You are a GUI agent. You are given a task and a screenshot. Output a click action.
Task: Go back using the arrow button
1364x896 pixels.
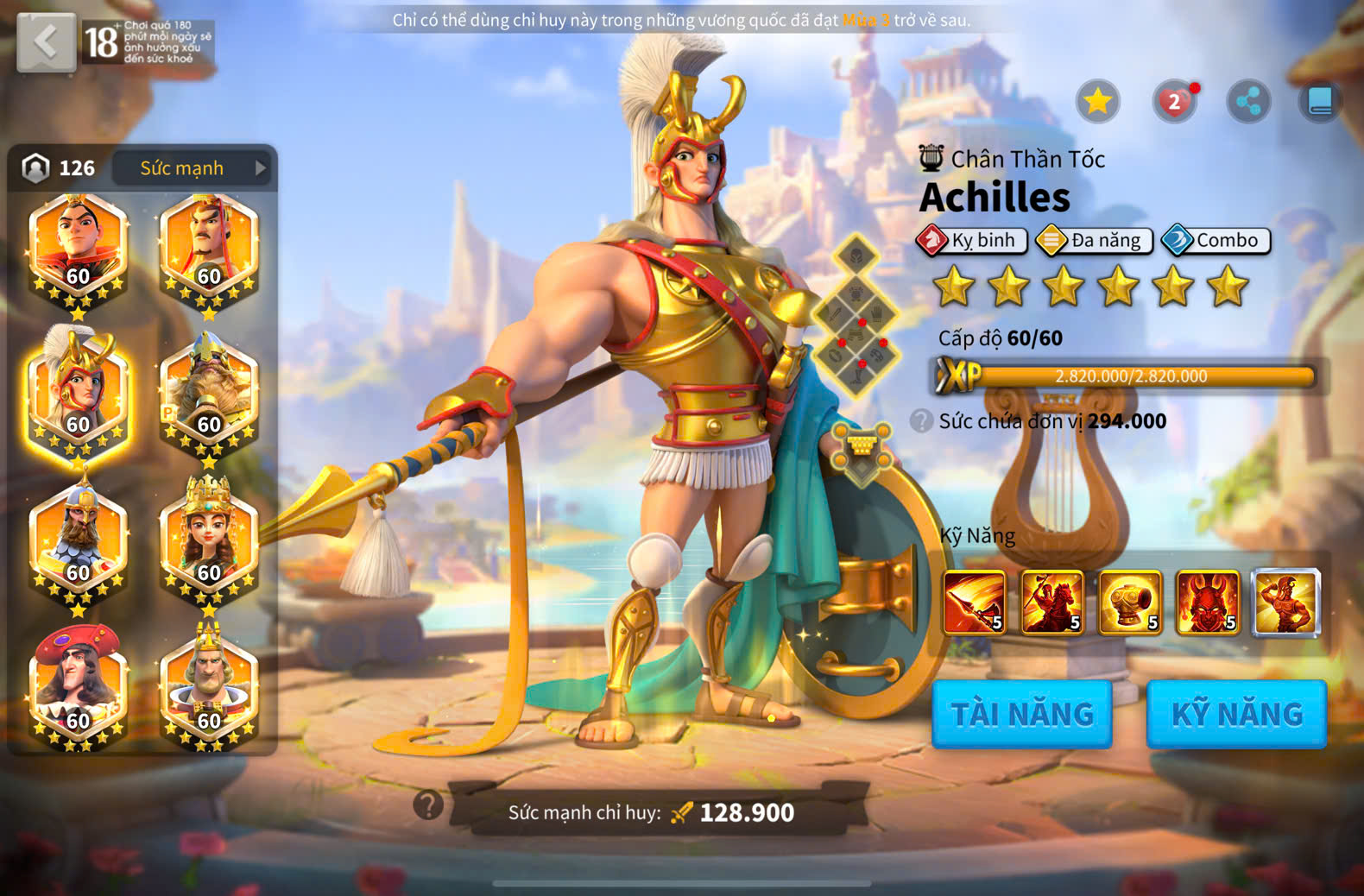tap(46, 41)
